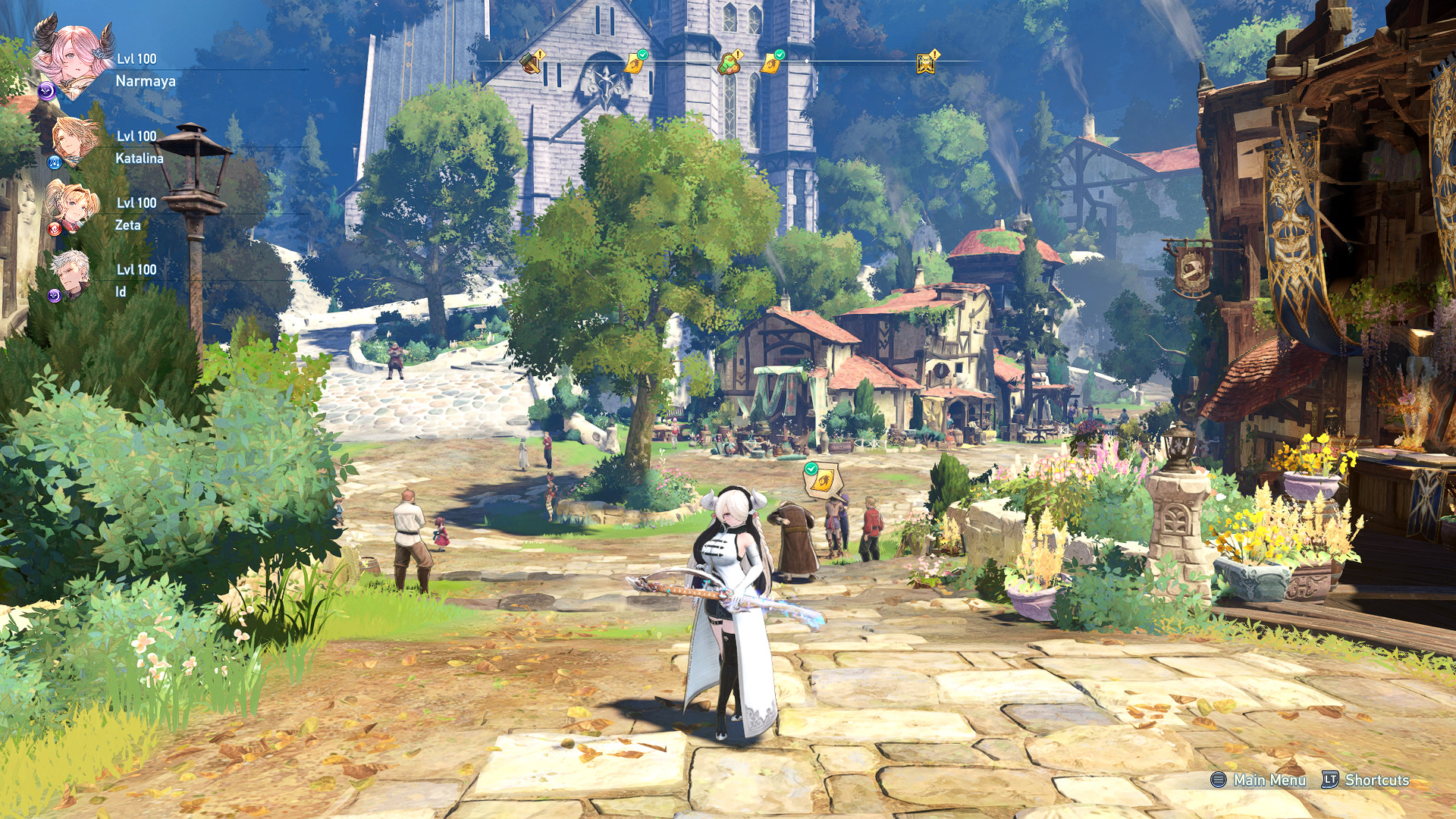Click Zeta's character portrait
The image size is (1456, 819).
(x=71, y=206)
